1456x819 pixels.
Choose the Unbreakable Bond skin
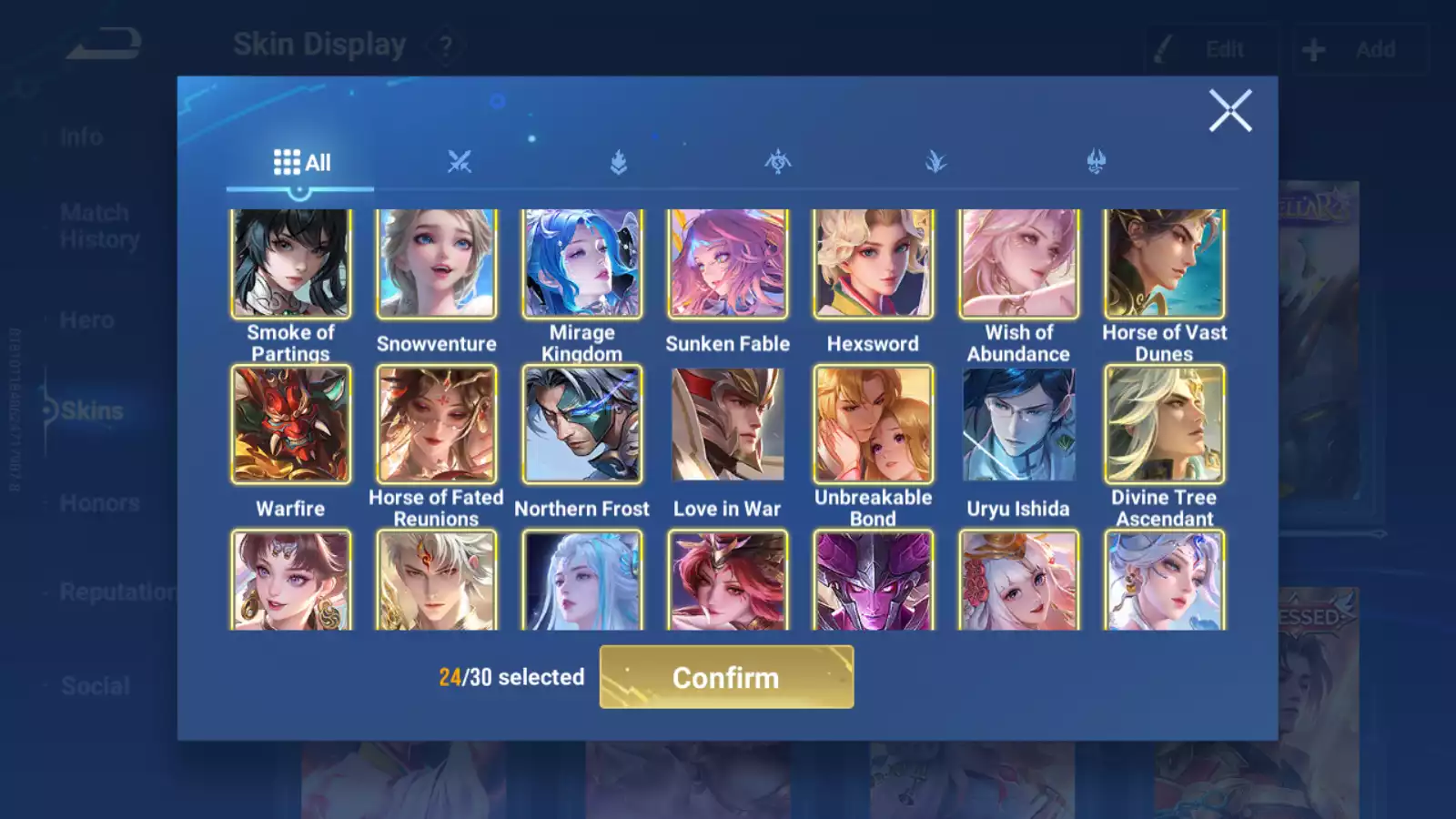pos(874,424)
